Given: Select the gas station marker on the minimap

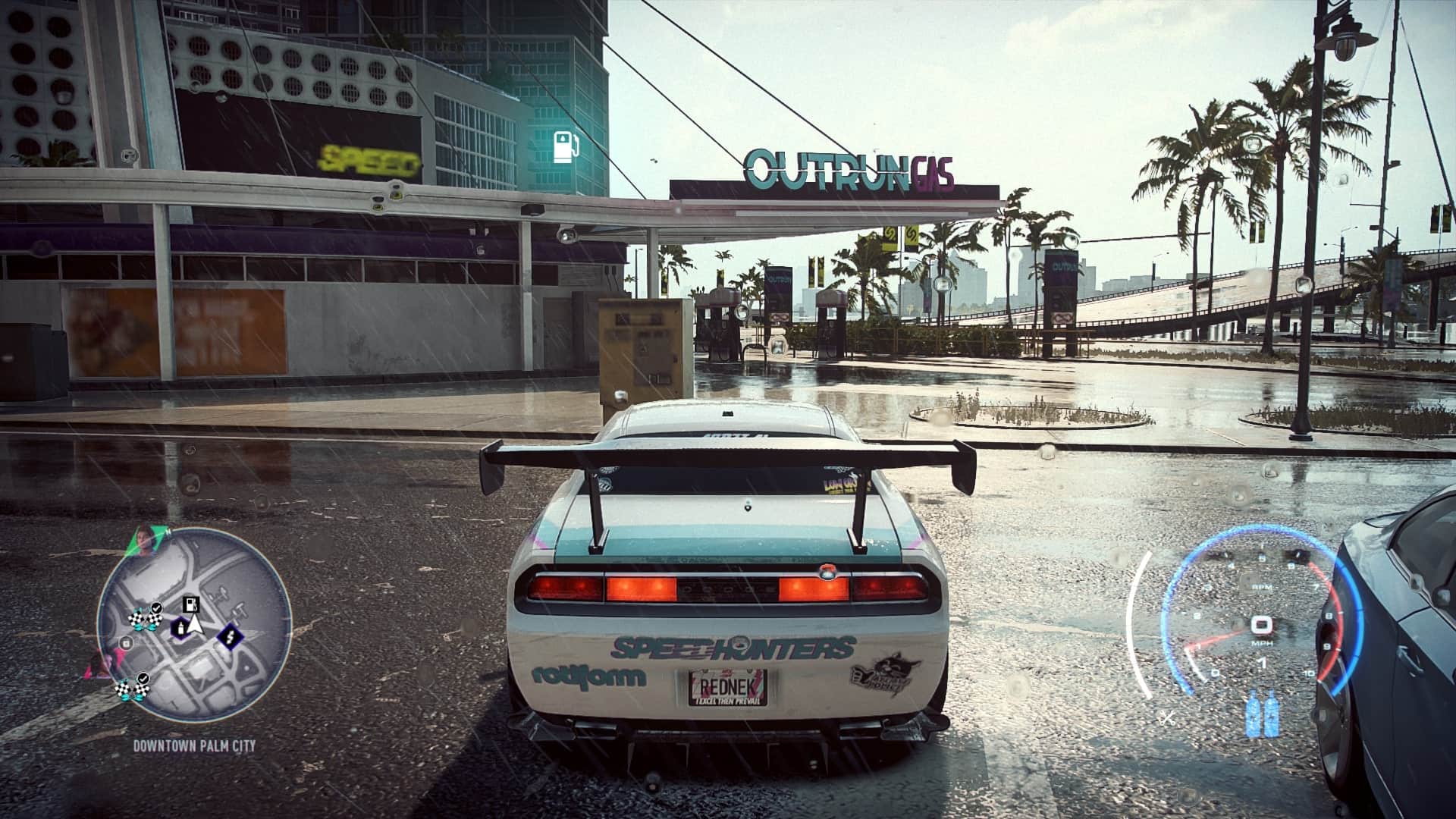Looking at the screenshot, I should tap(191, 604).
